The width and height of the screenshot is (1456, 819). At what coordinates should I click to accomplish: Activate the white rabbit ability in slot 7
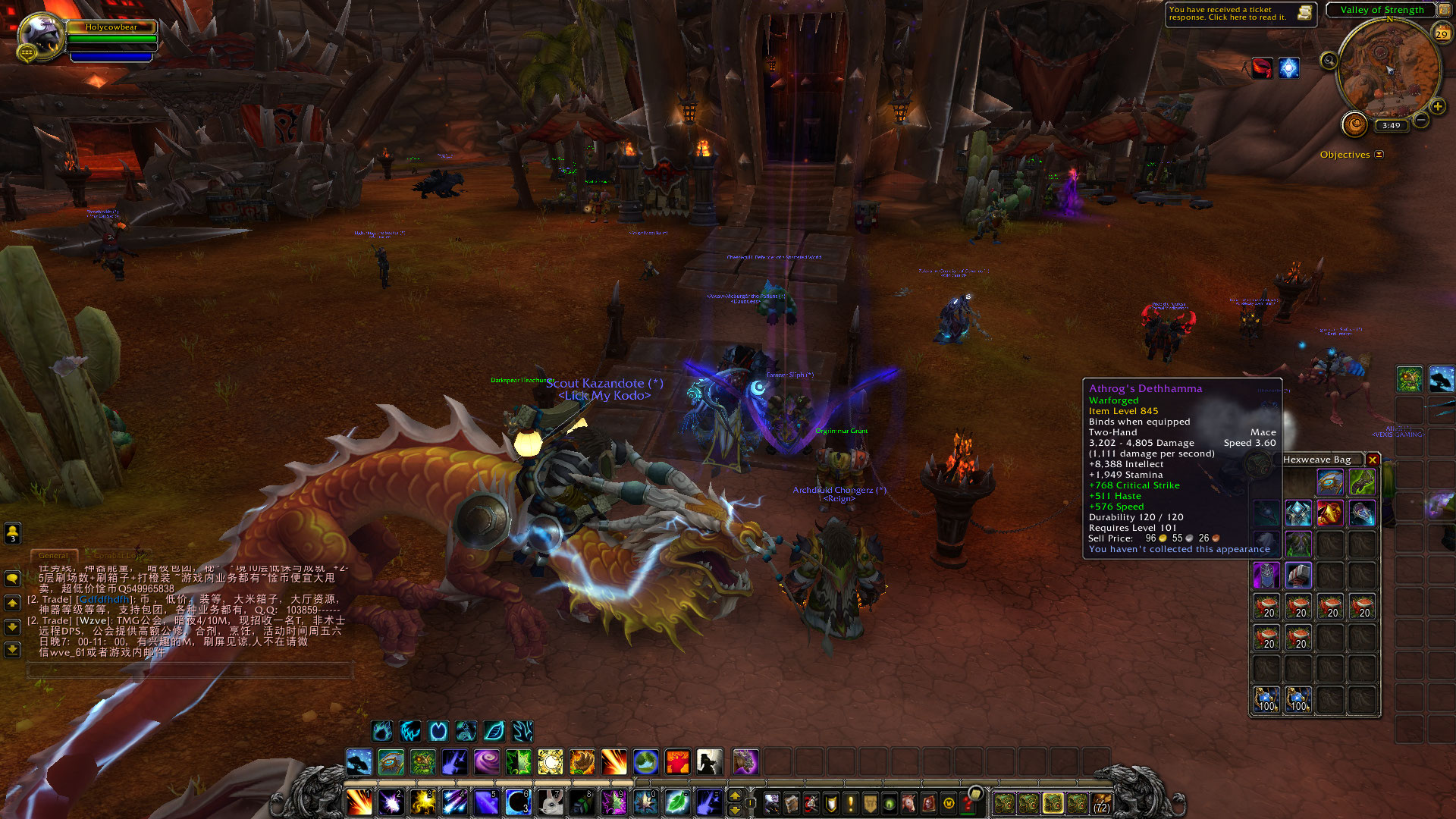tap(551, 802)
